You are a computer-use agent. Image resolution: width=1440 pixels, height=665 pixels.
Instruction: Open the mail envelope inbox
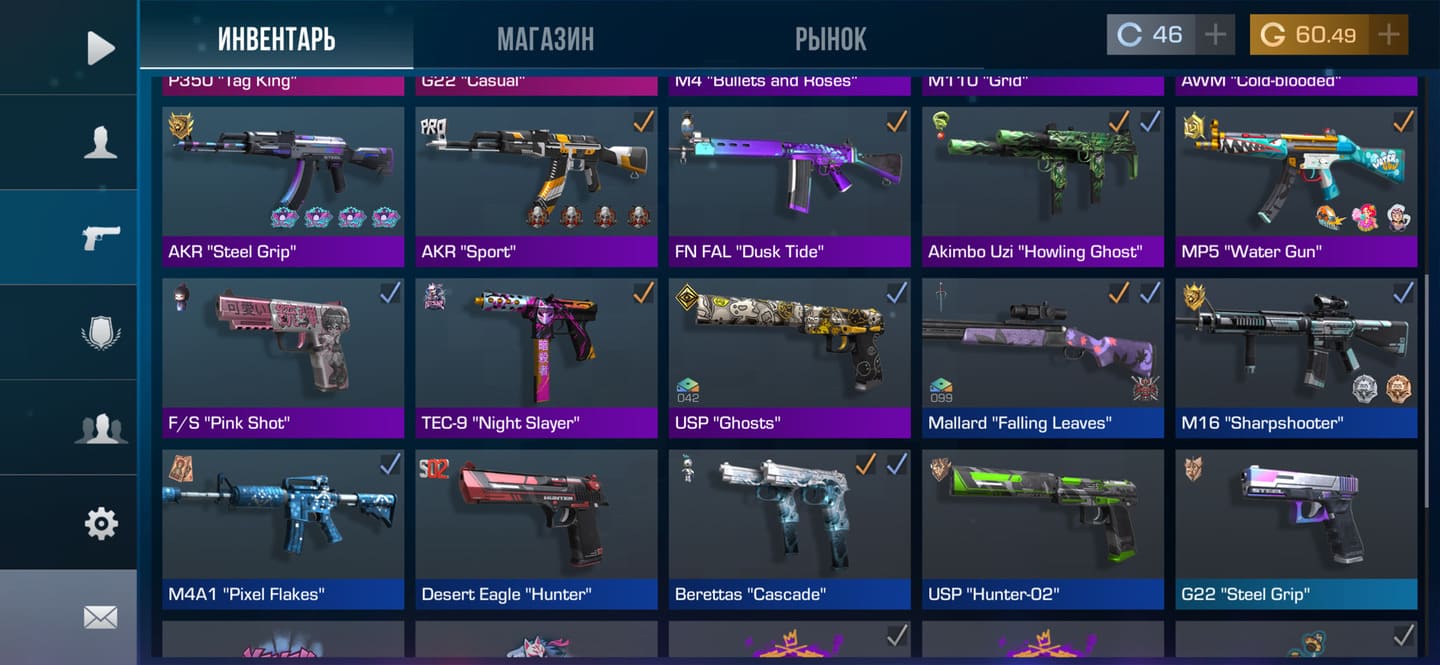[100, 617]
